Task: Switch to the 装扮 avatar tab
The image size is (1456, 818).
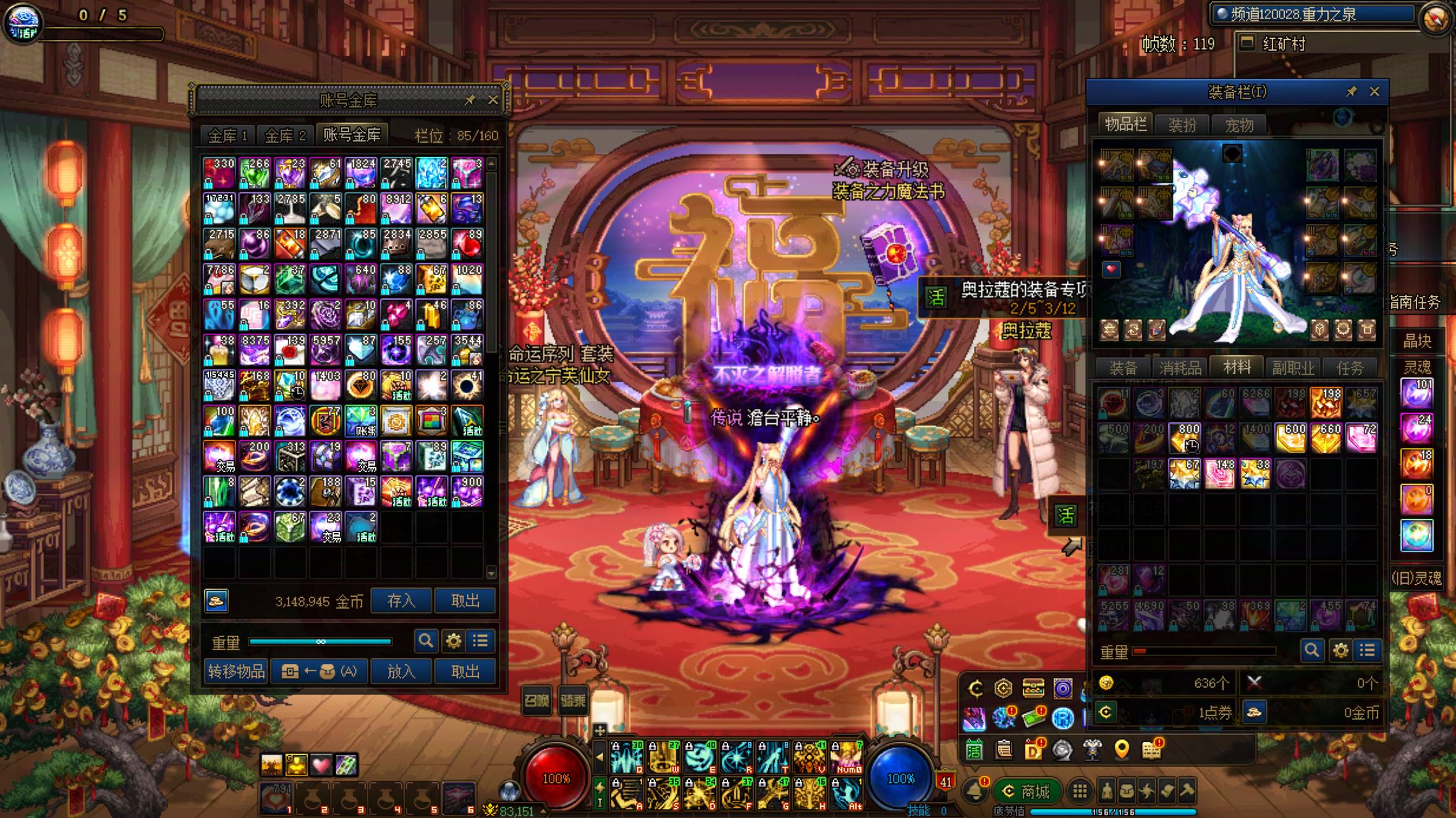Action: 1182,125
